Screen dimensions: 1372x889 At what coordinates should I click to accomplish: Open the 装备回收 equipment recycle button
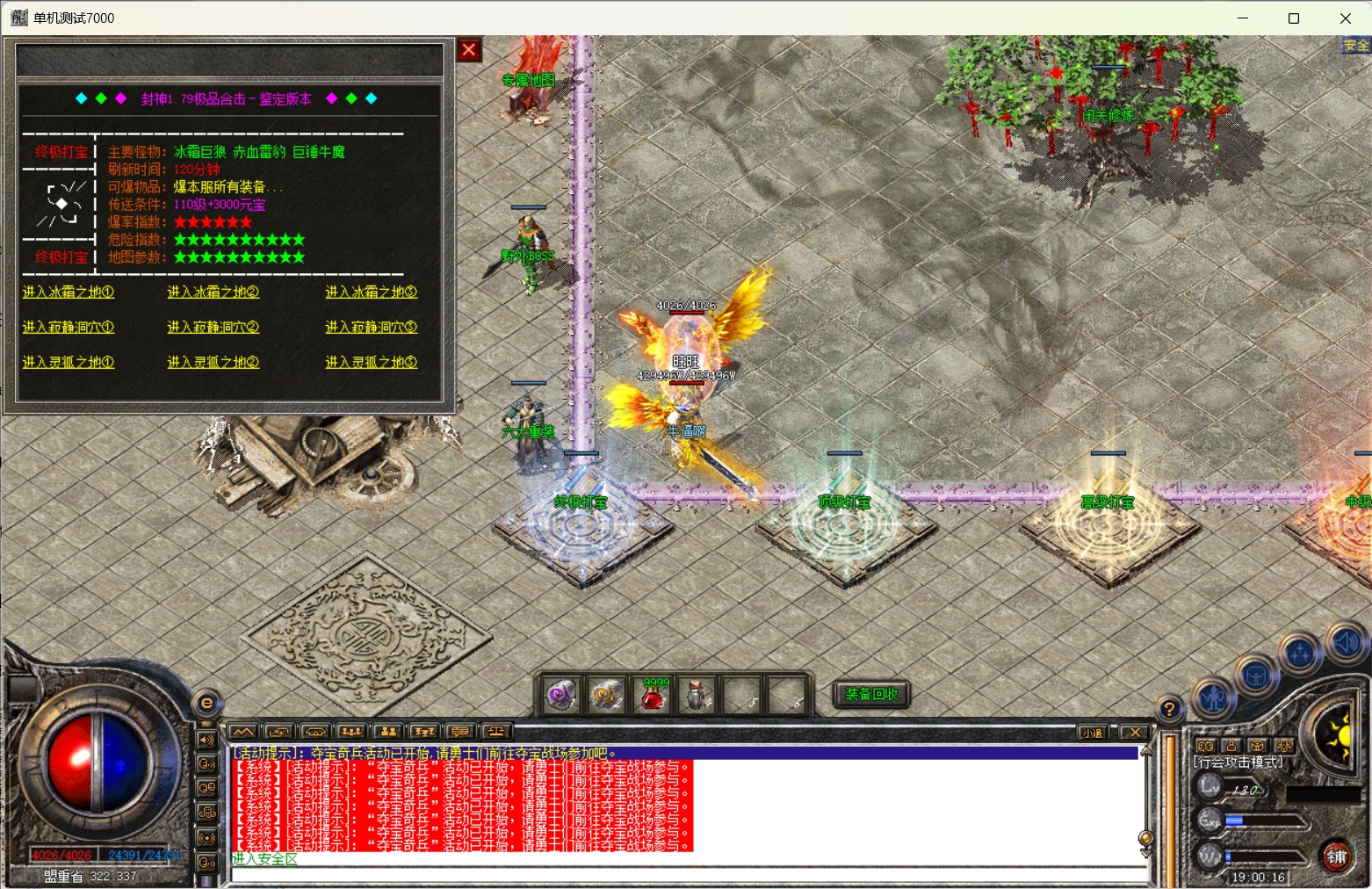pos(871,694)
